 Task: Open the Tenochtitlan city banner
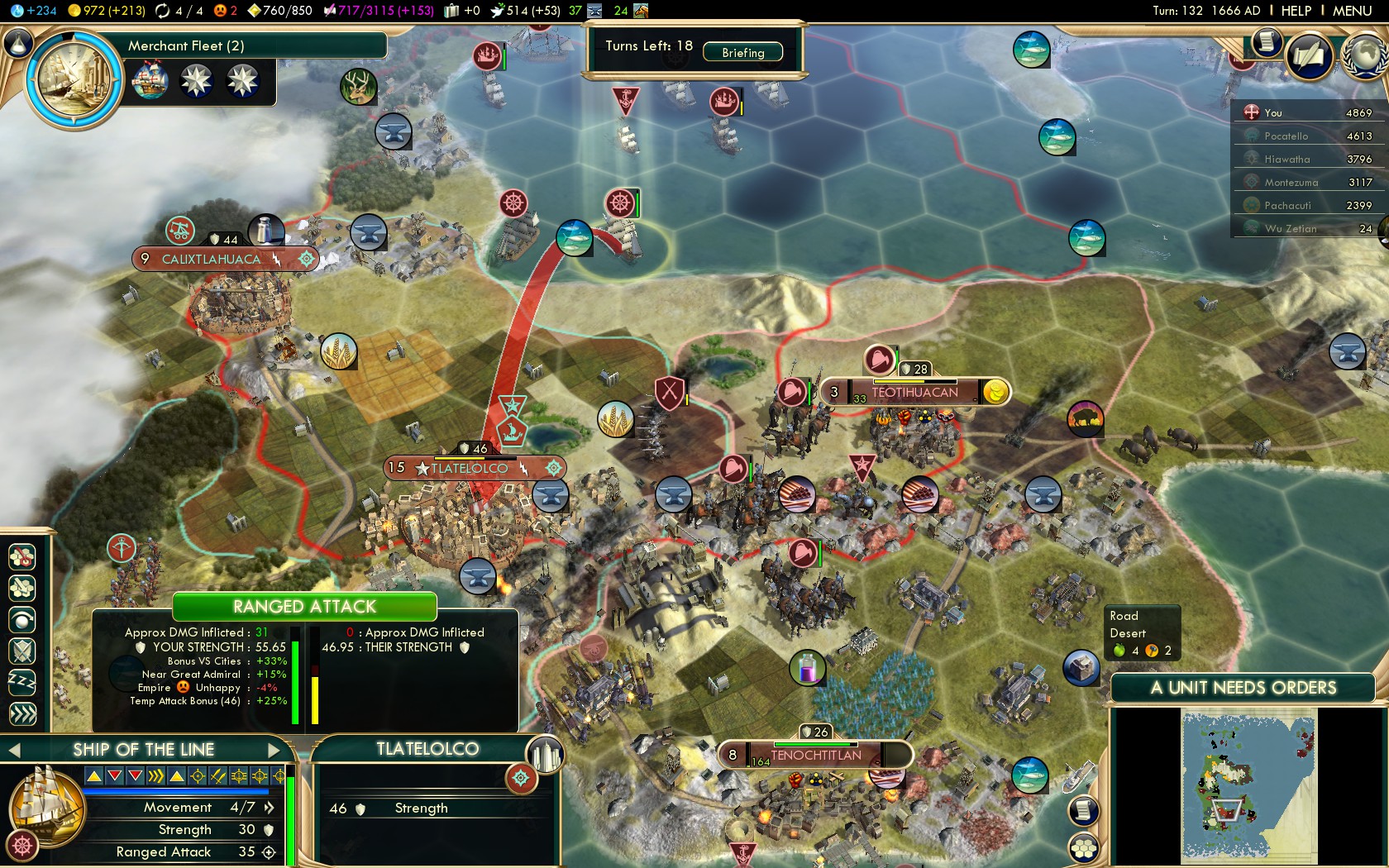point(815,755)
